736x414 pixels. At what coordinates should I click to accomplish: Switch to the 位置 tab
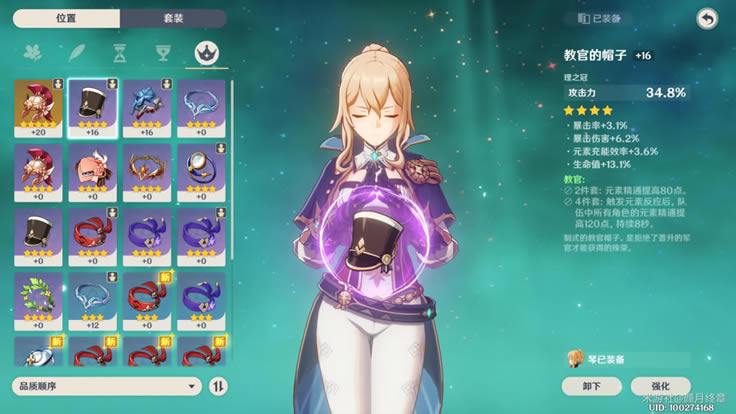coord(66,18)
